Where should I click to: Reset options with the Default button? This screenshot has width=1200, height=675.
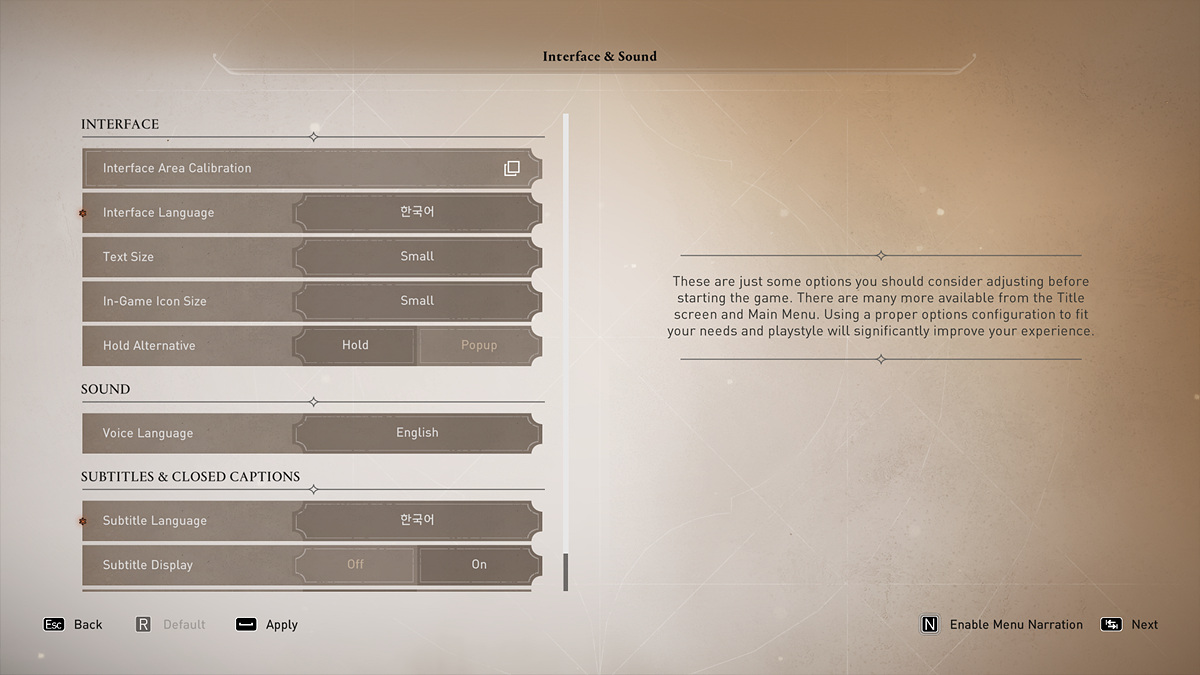point(170,625)
